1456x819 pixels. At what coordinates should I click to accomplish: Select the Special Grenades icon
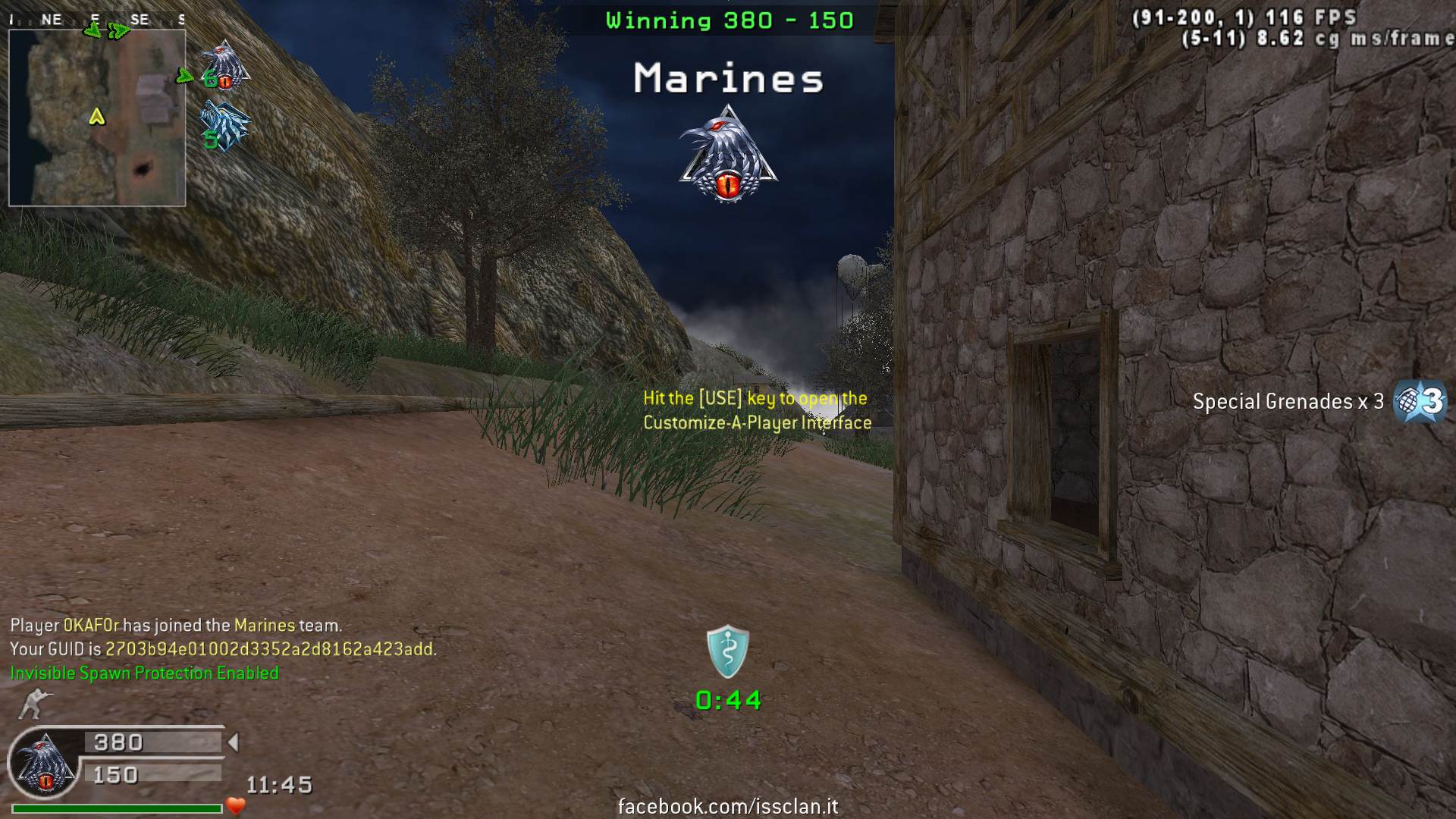(1420, 401)
